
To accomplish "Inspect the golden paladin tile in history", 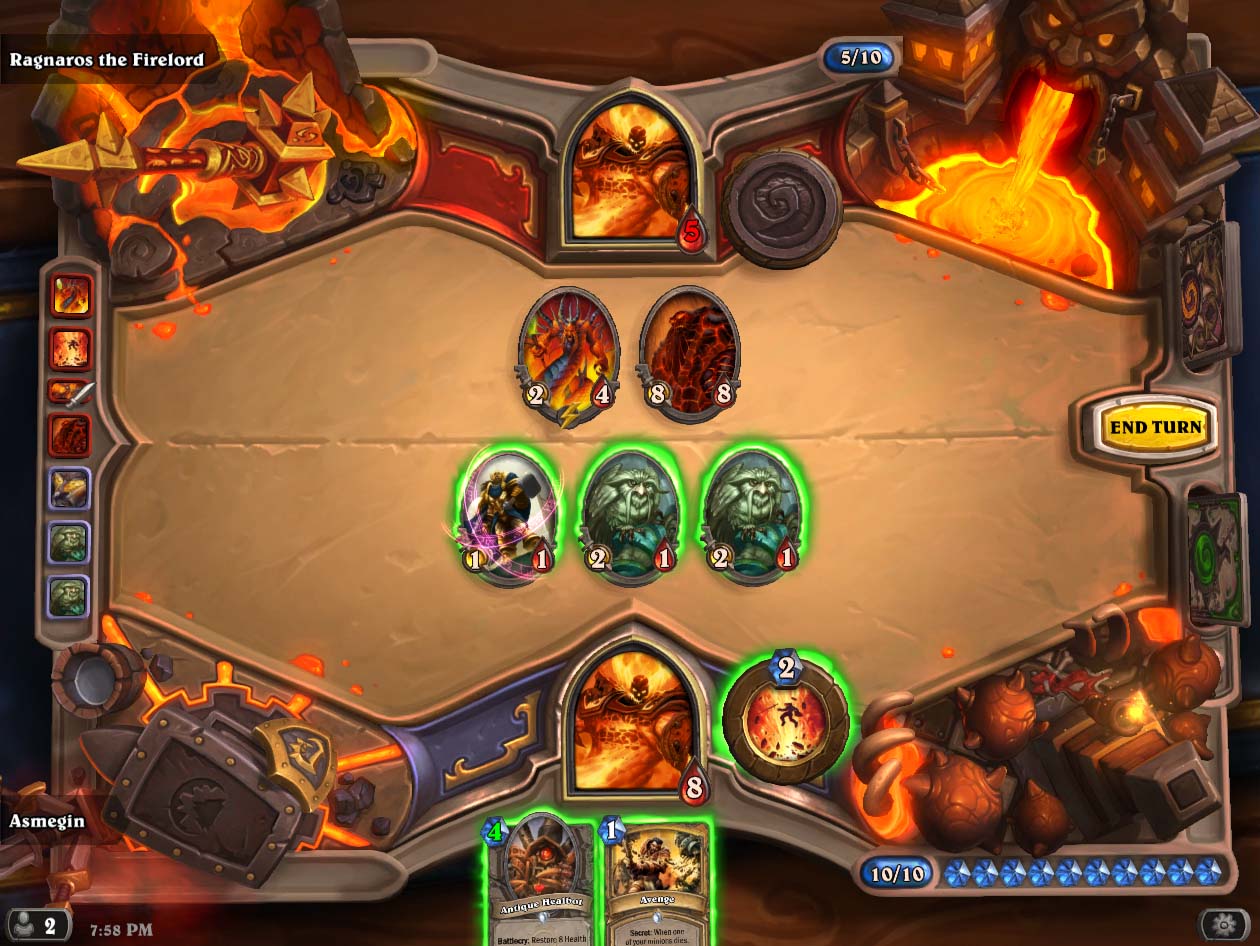I will pyautogui.click(x=71, y=489).
